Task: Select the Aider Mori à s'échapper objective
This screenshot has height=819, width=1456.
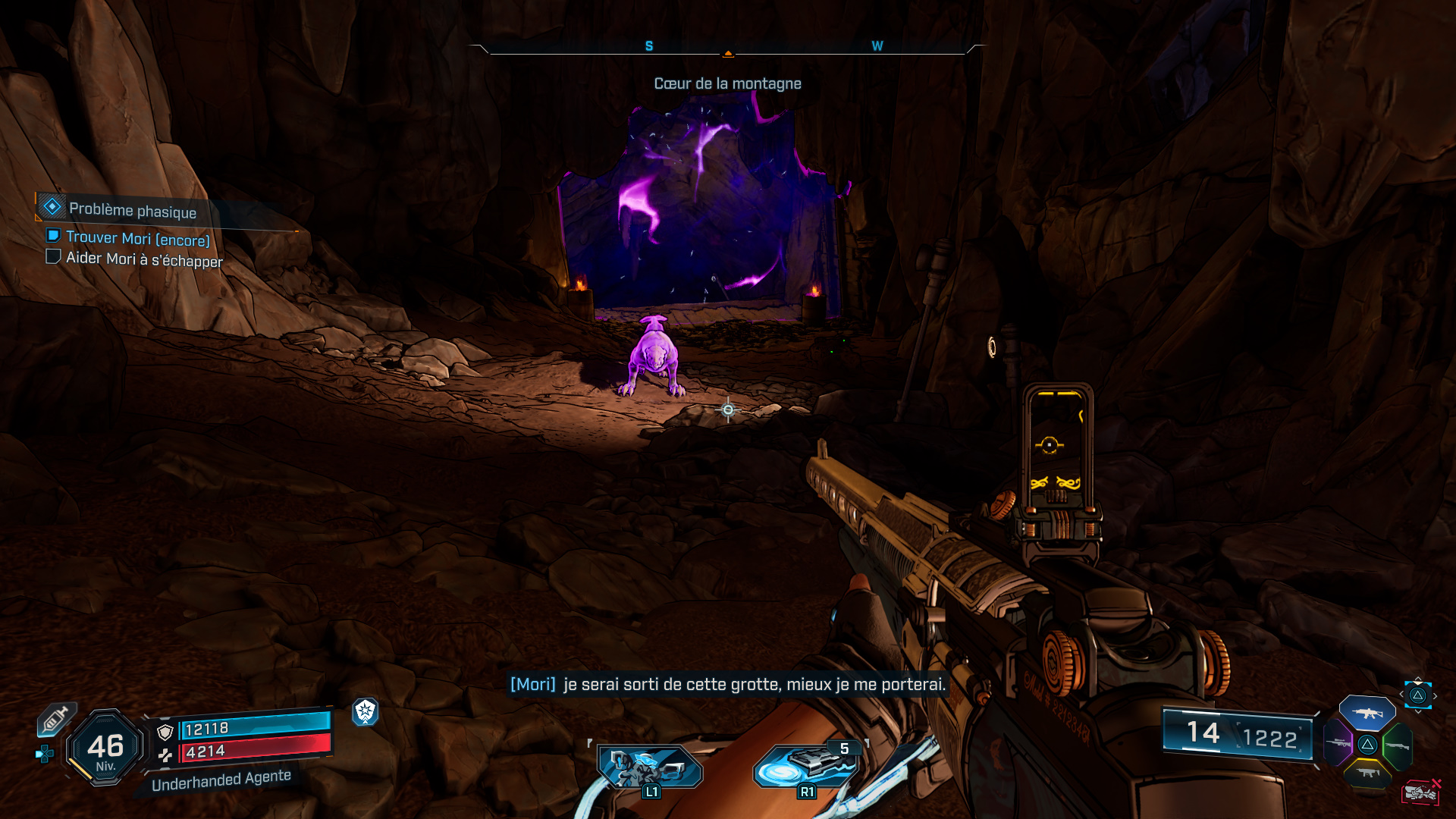Action: click(144, 259)
